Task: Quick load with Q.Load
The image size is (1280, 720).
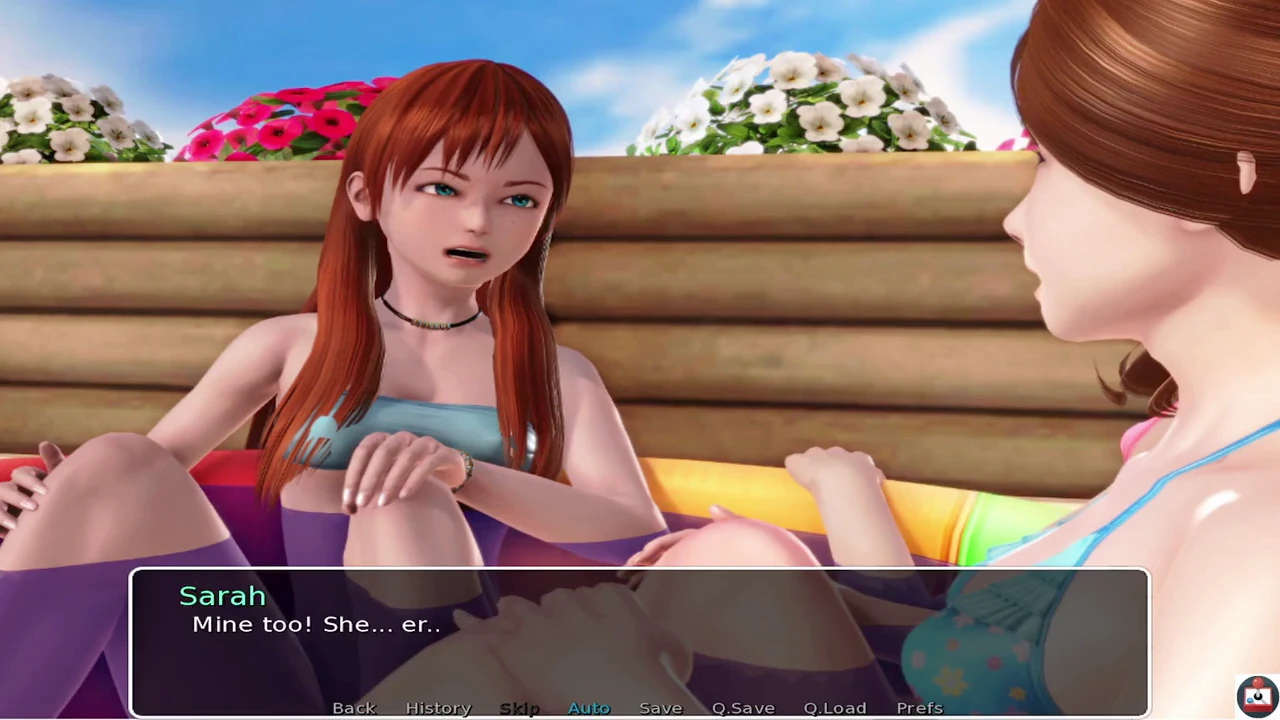Action: (x=834, y=708)
